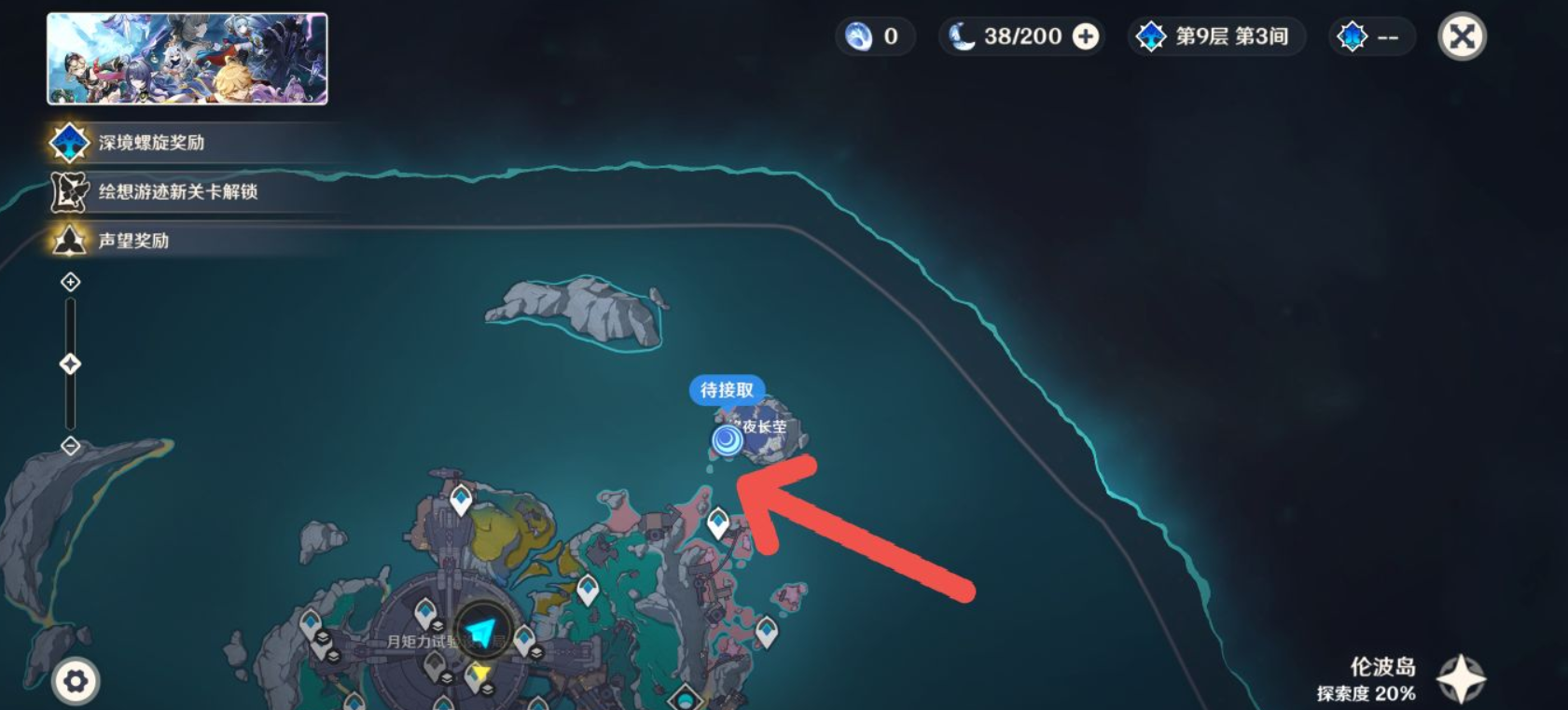This screenshot has width=1568, height=710.
Task: Open 深境螺旋奖励 reminder entry
Action: click(x=151, y=143)
